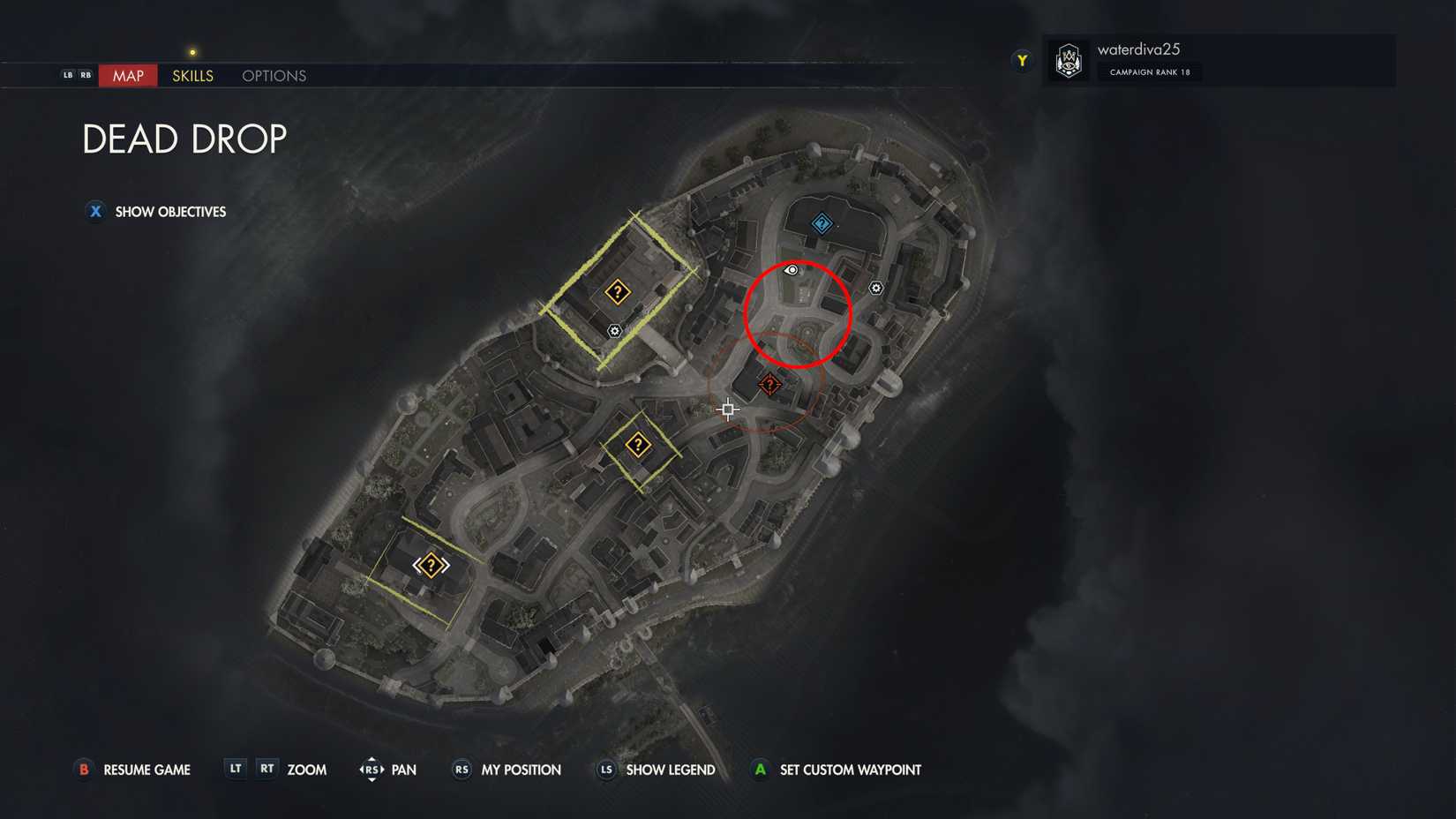This screenshot has height=819, width=1456.
Task: Switch to the SKILLS tab
Action: click(191, 76)
